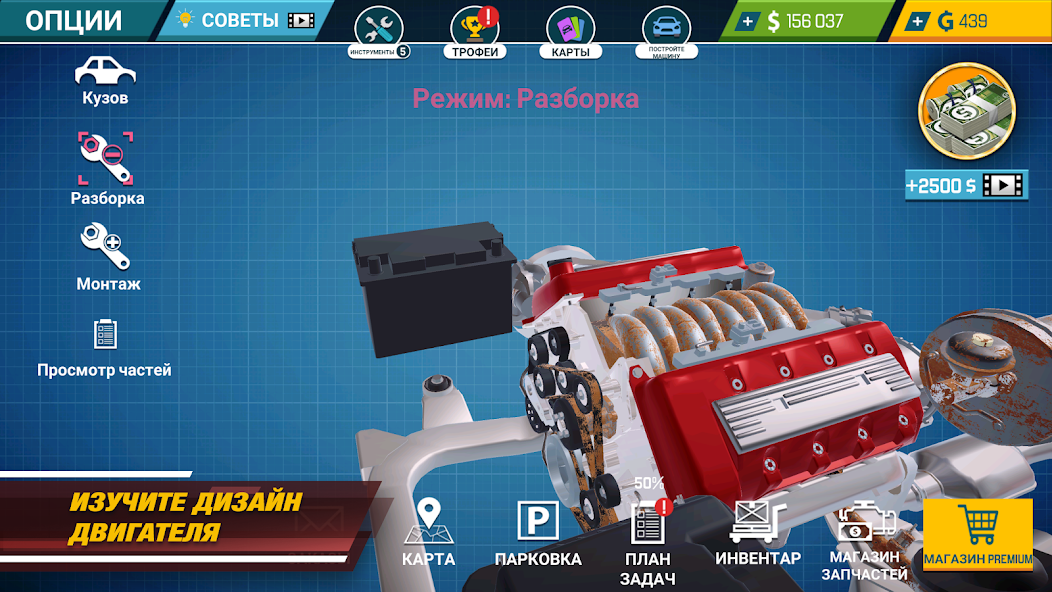Switch to Кузов body view
Image resolution: width=1052 pixels, height=592 pixels.
pyautogui.click(x=105, y=80)
